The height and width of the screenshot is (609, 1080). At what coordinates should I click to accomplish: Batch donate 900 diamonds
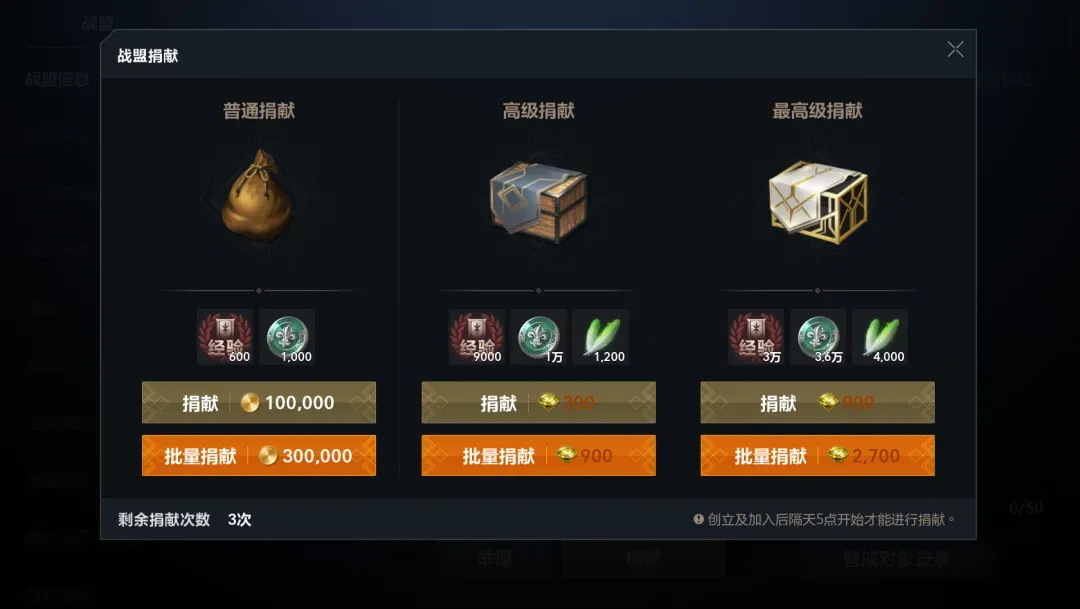538,456
